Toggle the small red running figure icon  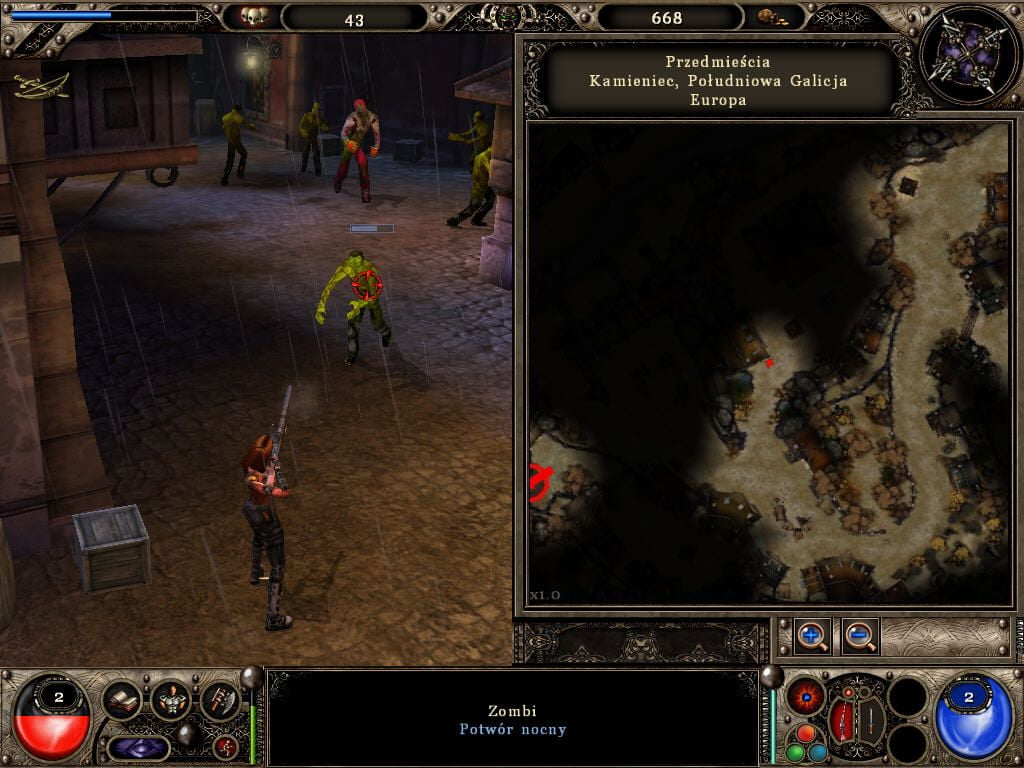(x=226, y=746)
